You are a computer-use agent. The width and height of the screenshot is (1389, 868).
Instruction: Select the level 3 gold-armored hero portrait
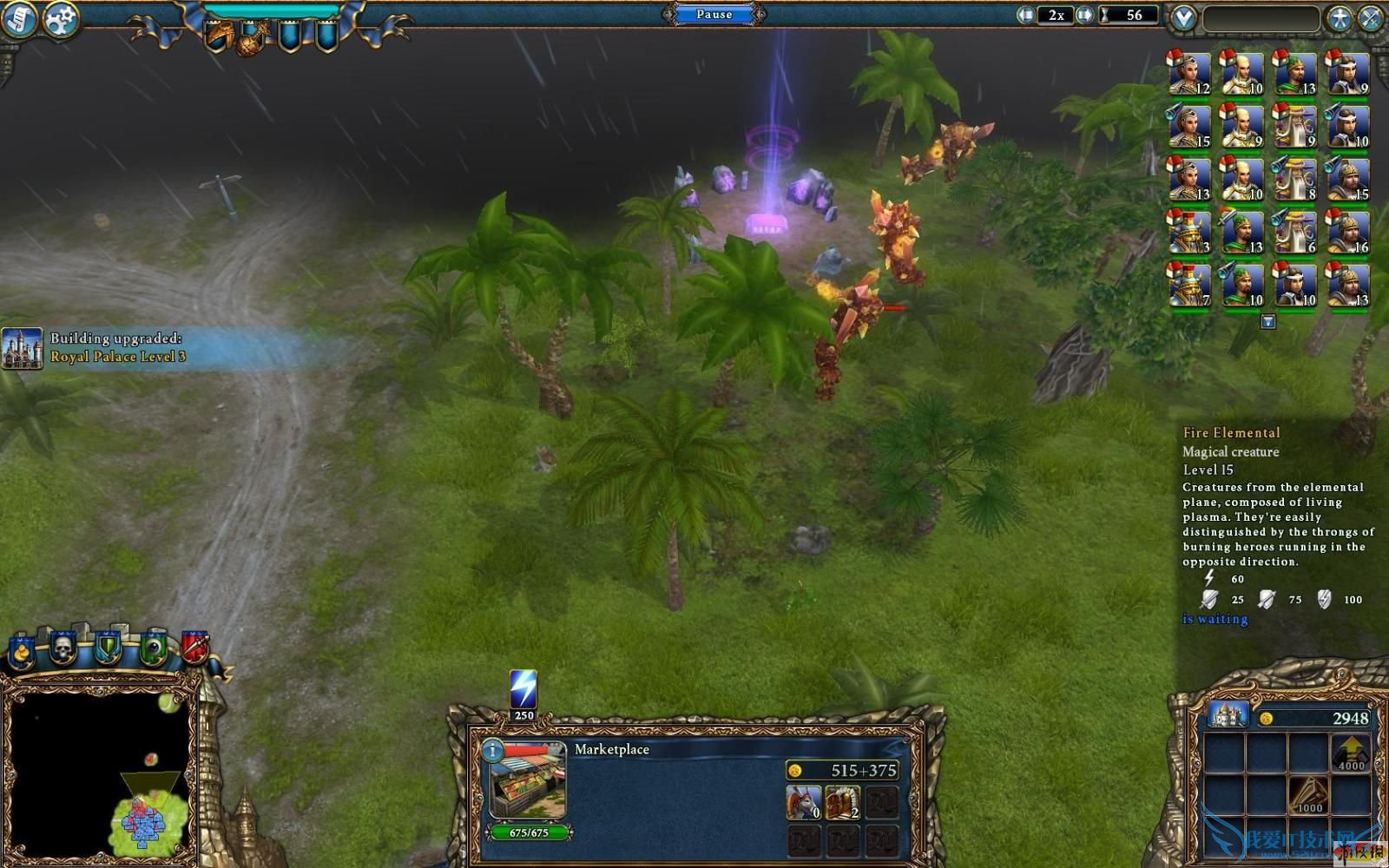pos(1188,233)
